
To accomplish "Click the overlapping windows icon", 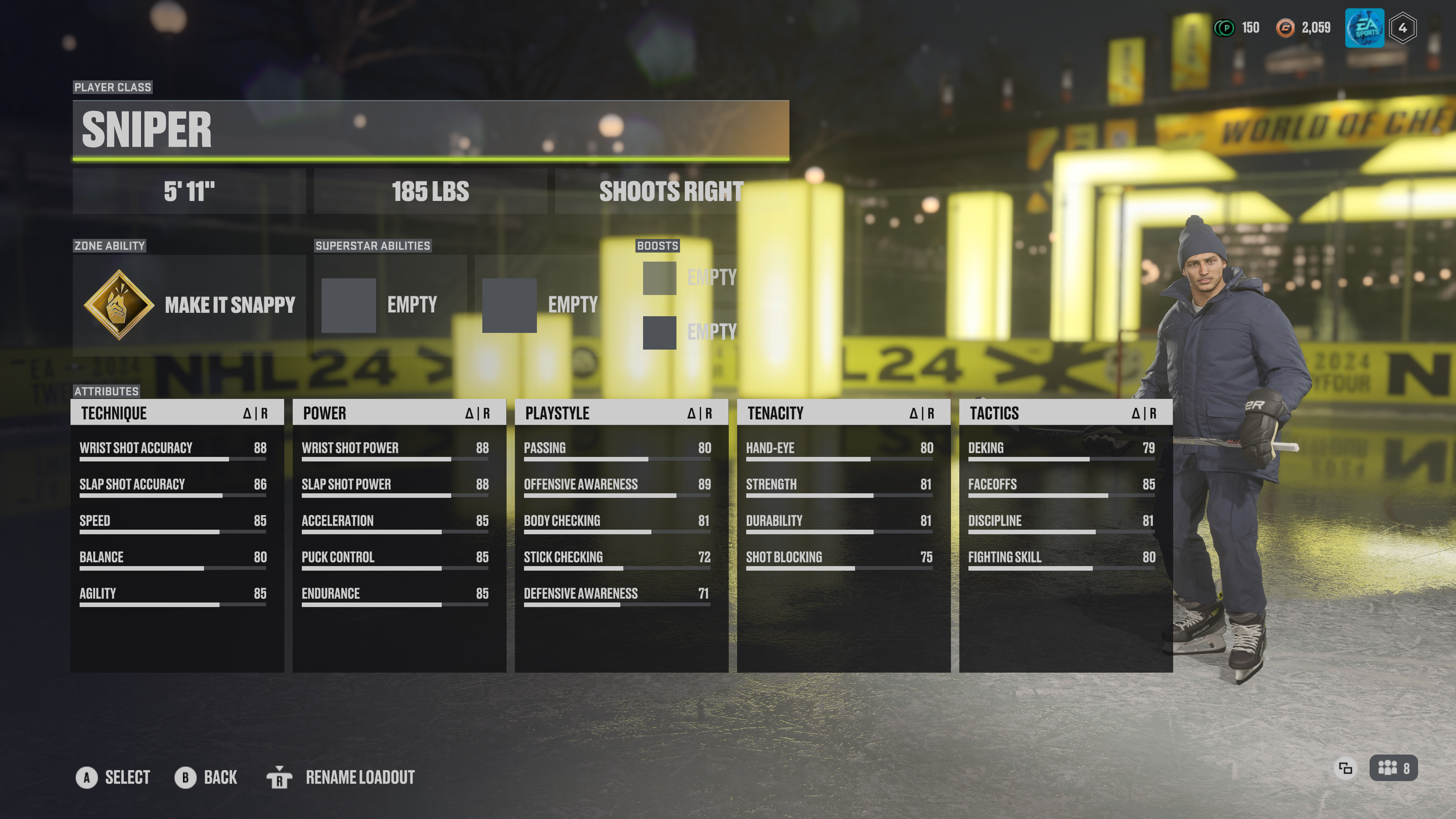I will click(1345, 768).
